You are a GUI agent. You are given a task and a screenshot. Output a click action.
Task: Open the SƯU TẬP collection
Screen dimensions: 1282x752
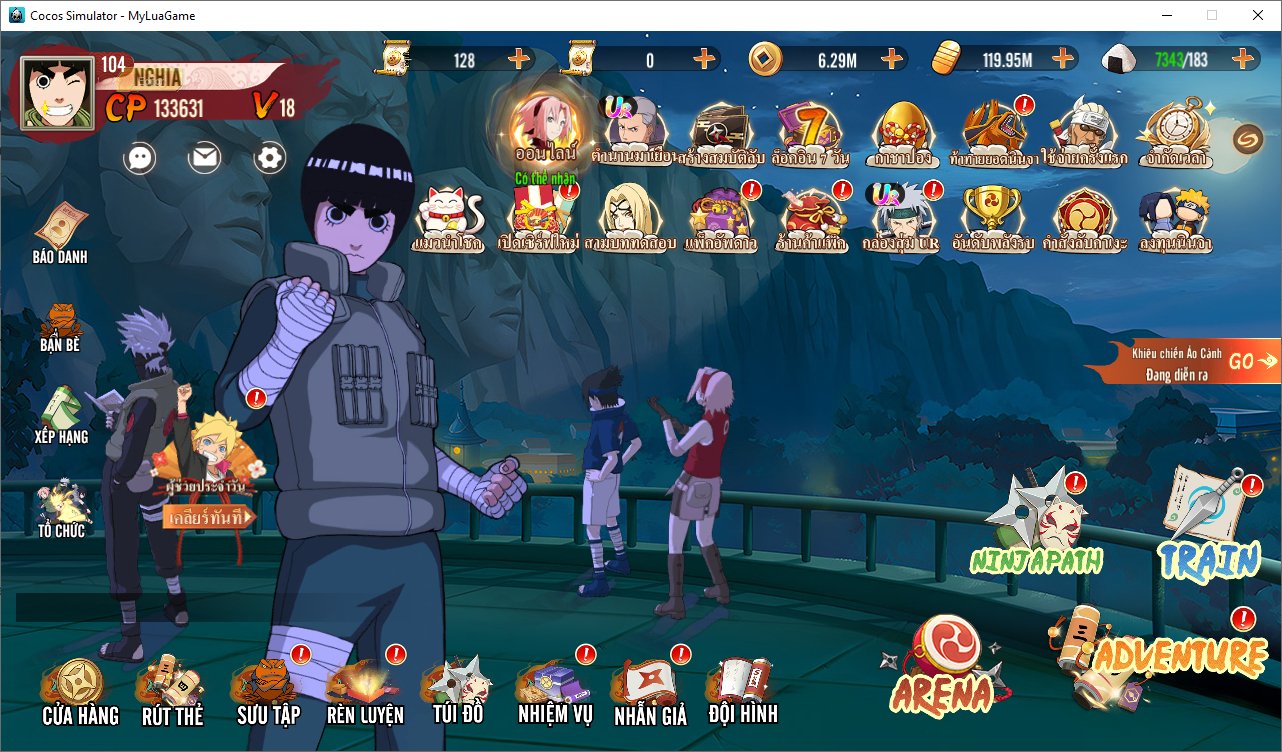point(268,692)
